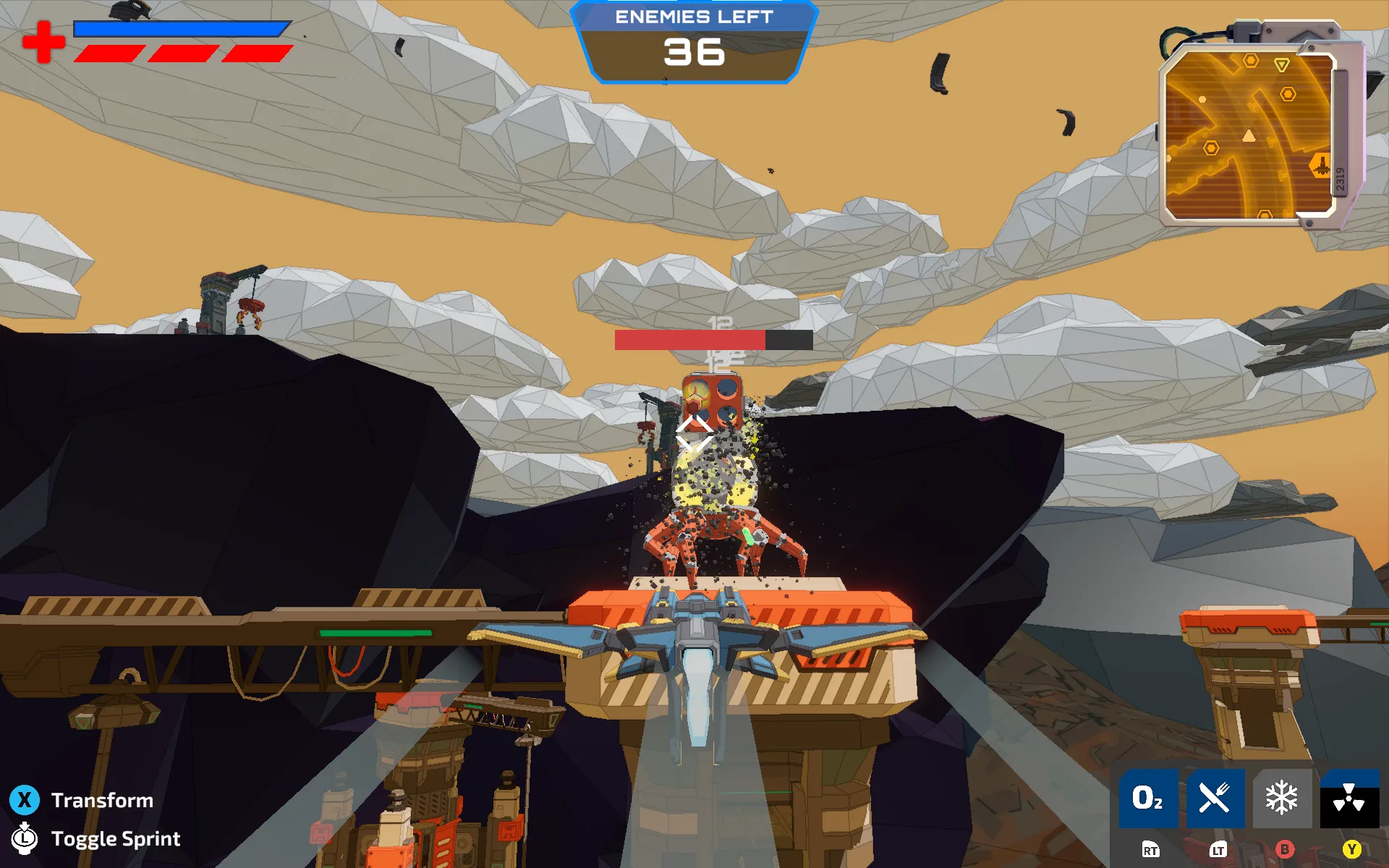The width and height of the screenshot is (1389, 868).
Task: Activate the snowflake freeze ability
Action: coord(1282,799)
